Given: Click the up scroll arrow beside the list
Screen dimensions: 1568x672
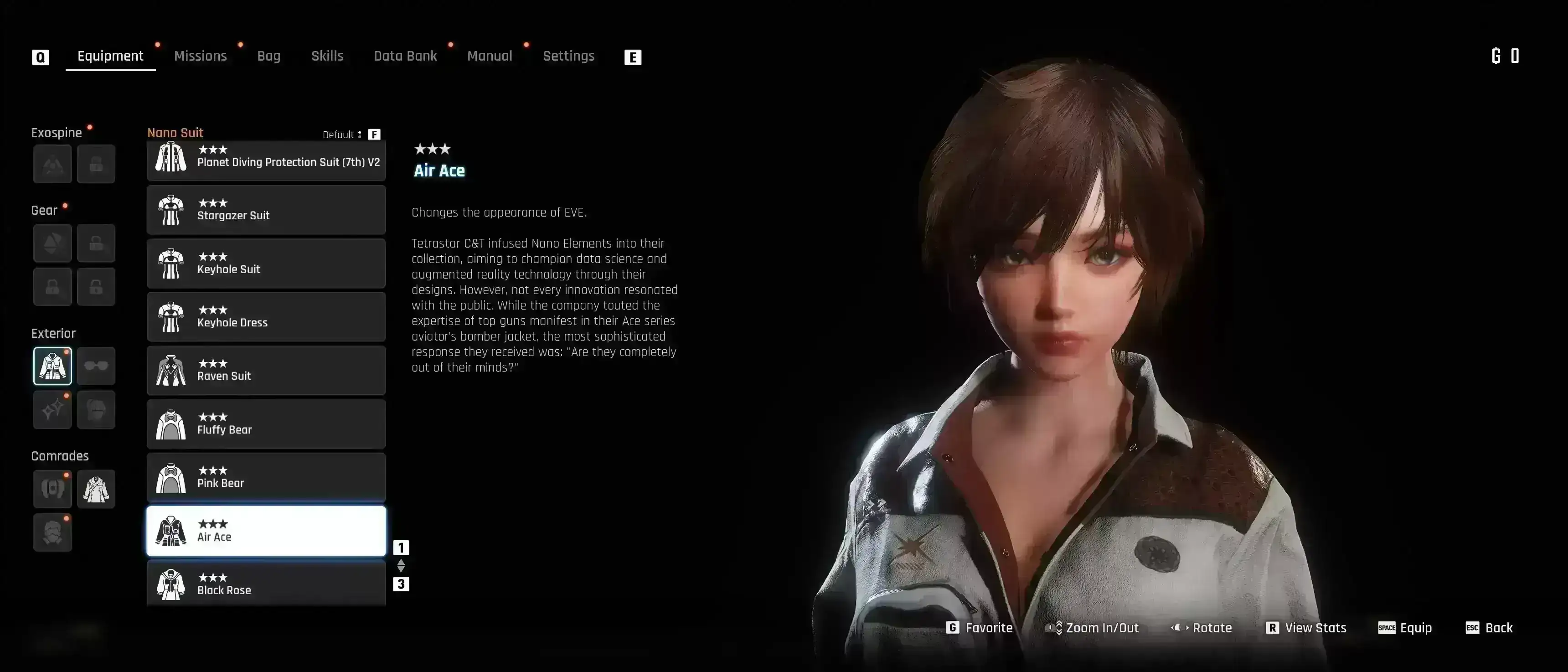Looking at the screenshot, I should point(401,561).
